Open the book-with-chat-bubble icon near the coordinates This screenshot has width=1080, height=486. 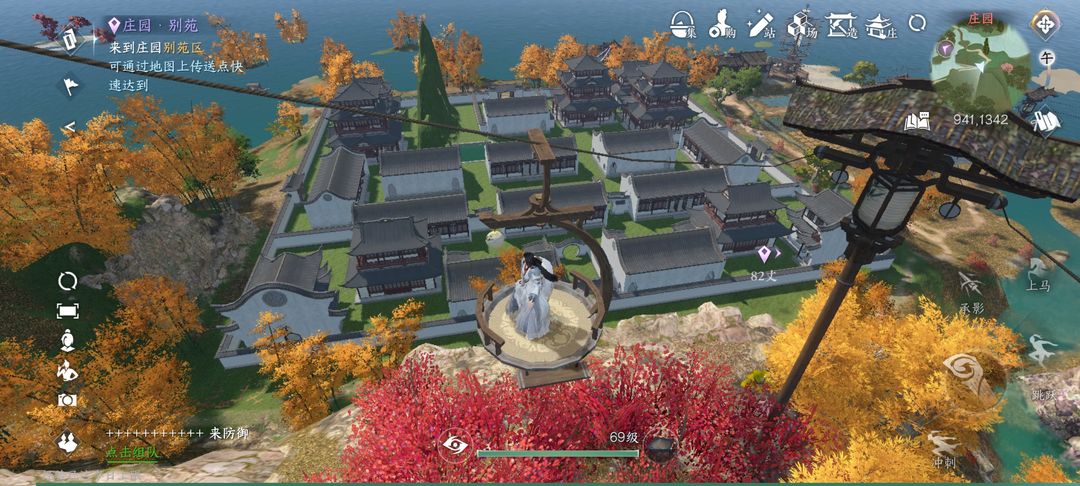click(916, 121)
